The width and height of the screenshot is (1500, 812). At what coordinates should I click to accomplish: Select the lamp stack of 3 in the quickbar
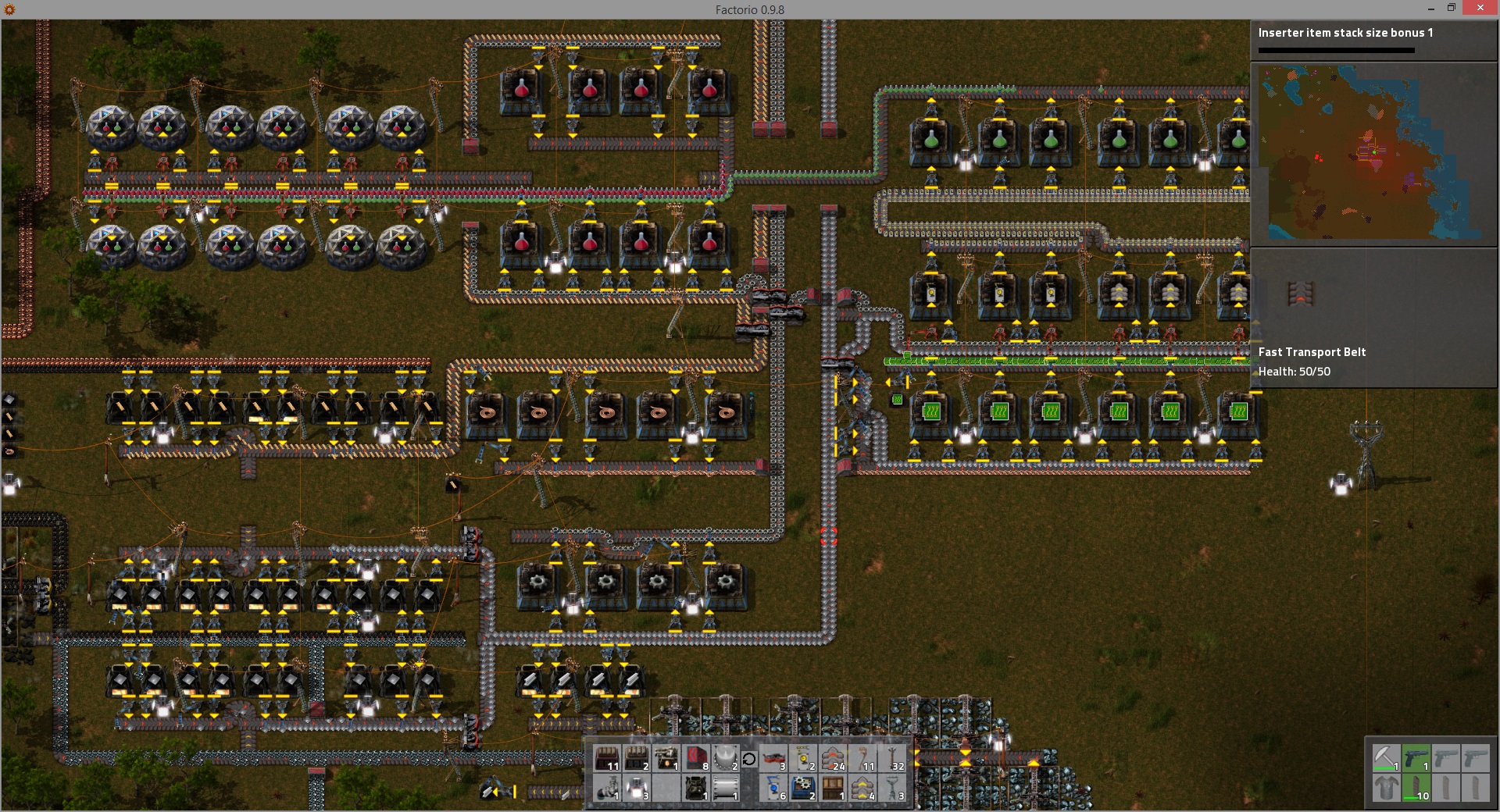pos(635,788)
